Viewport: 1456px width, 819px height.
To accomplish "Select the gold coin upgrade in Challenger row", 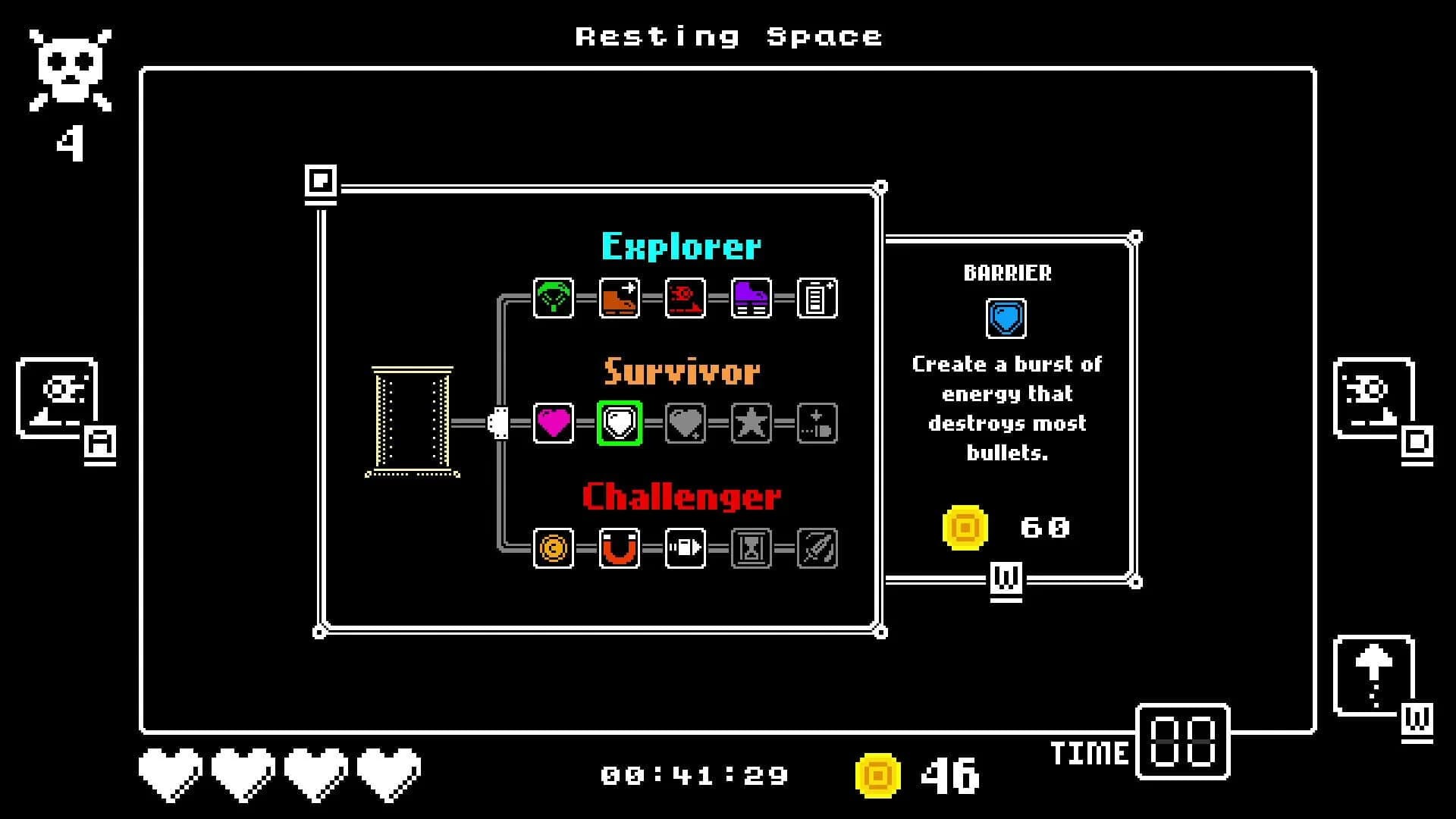I will click(x=553, y=550).
